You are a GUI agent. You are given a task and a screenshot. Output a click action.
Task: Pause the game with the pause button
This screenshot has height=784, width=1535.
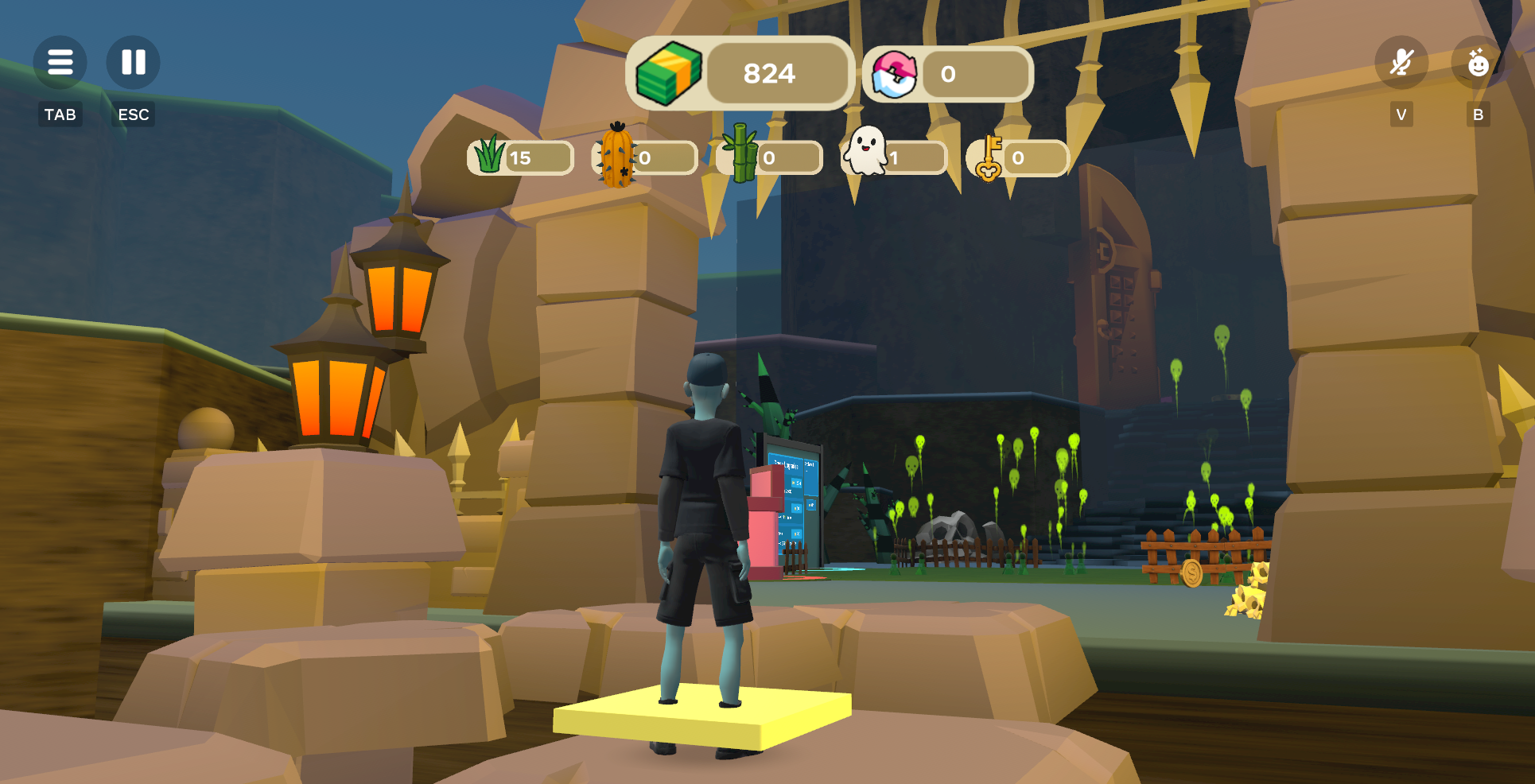133,62
